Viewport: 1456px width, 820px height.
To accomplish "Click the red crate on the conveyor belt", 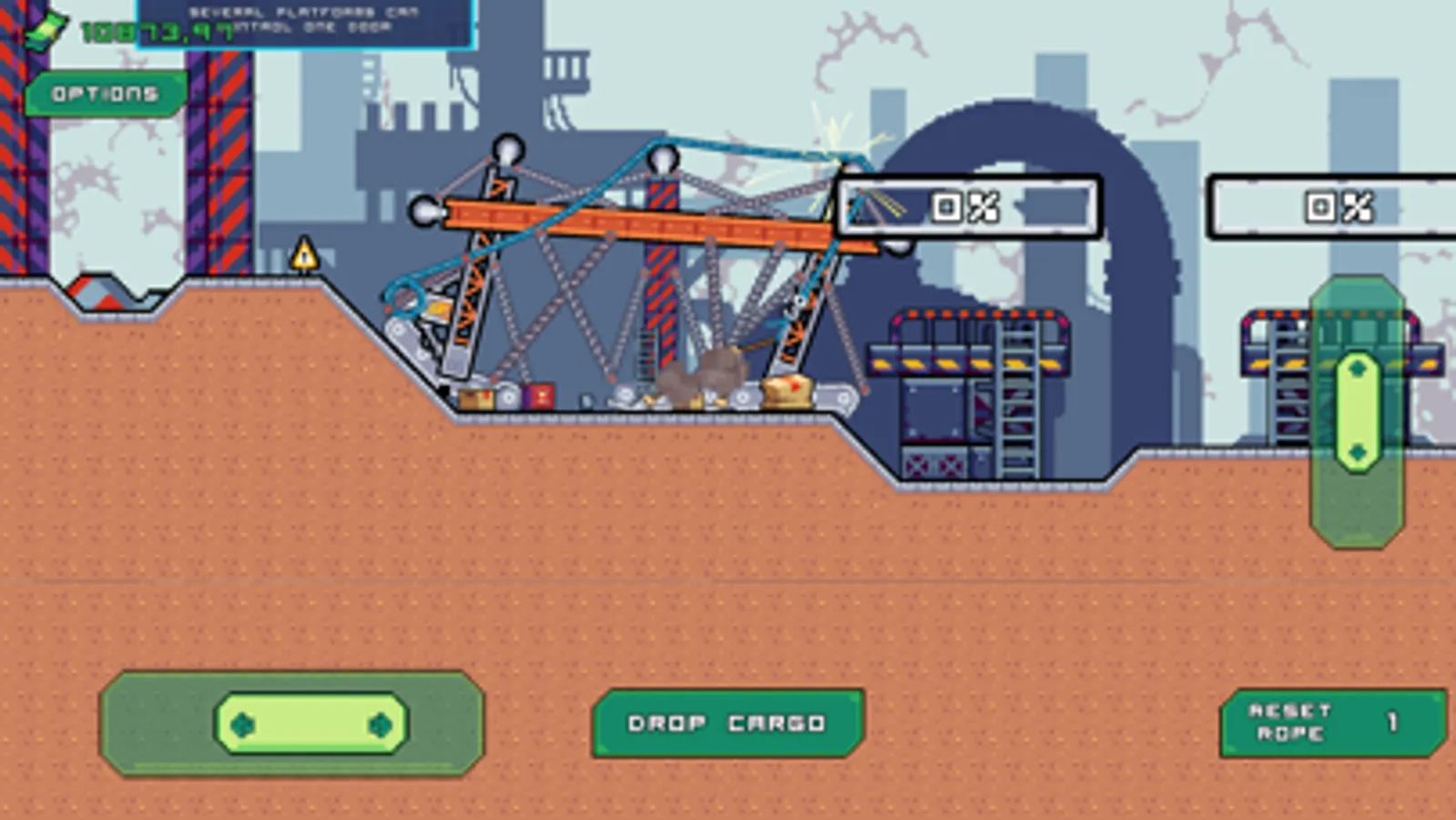I will (x=536, y=397).
